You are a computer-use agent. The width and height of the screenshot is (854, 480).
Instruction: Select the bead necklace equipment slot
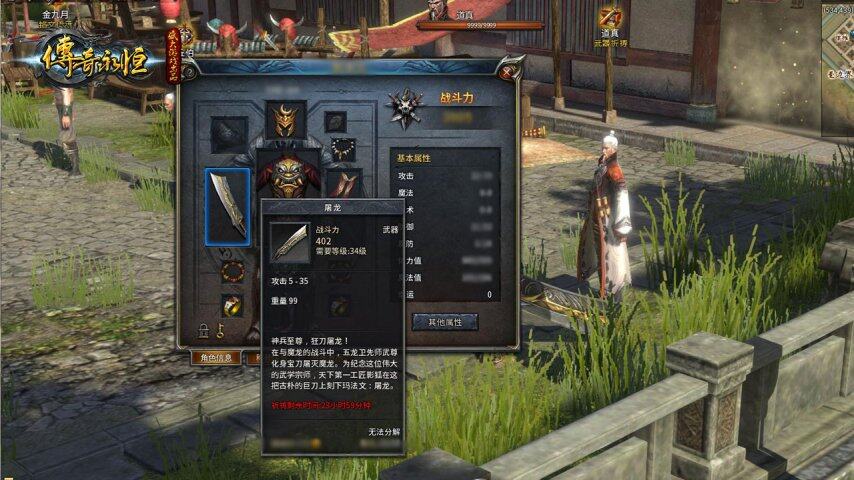pyautogui.click(x=343, y=150)
